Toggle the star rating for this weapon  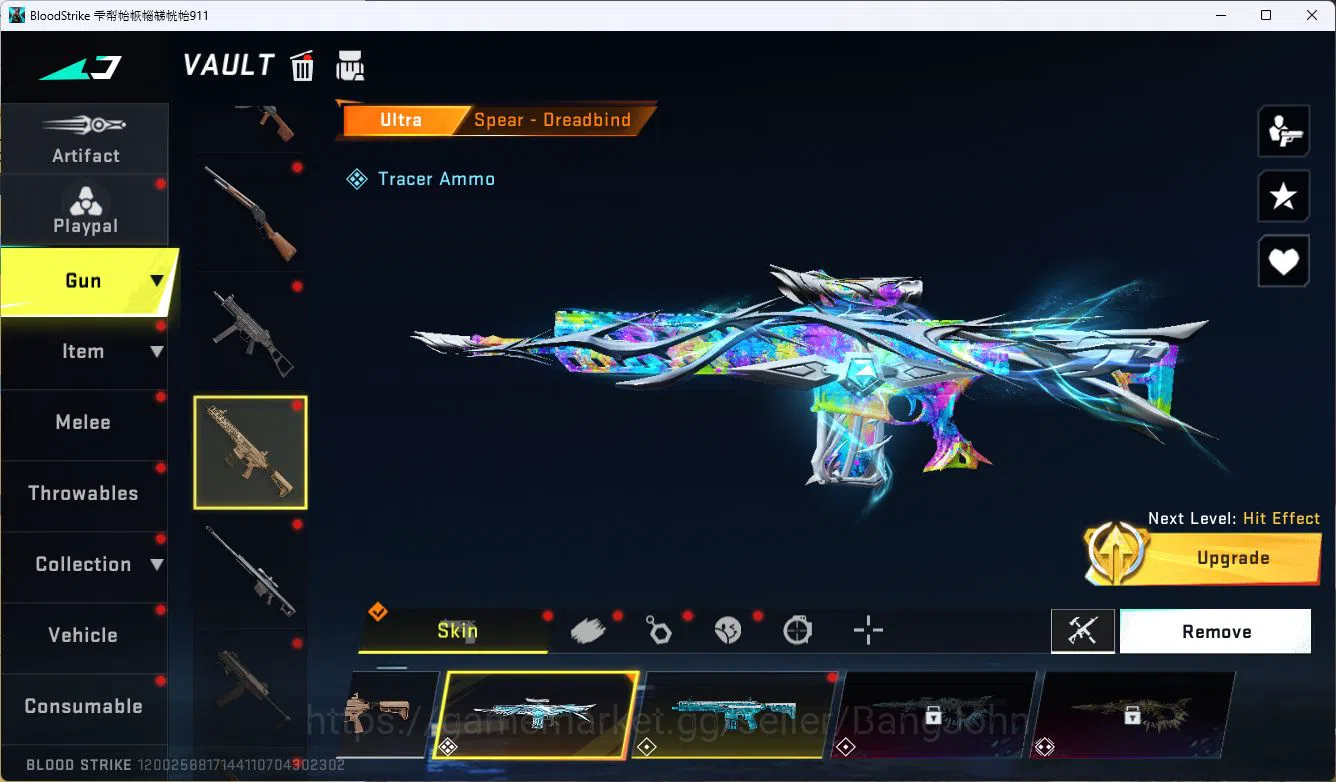point(1284,196)
